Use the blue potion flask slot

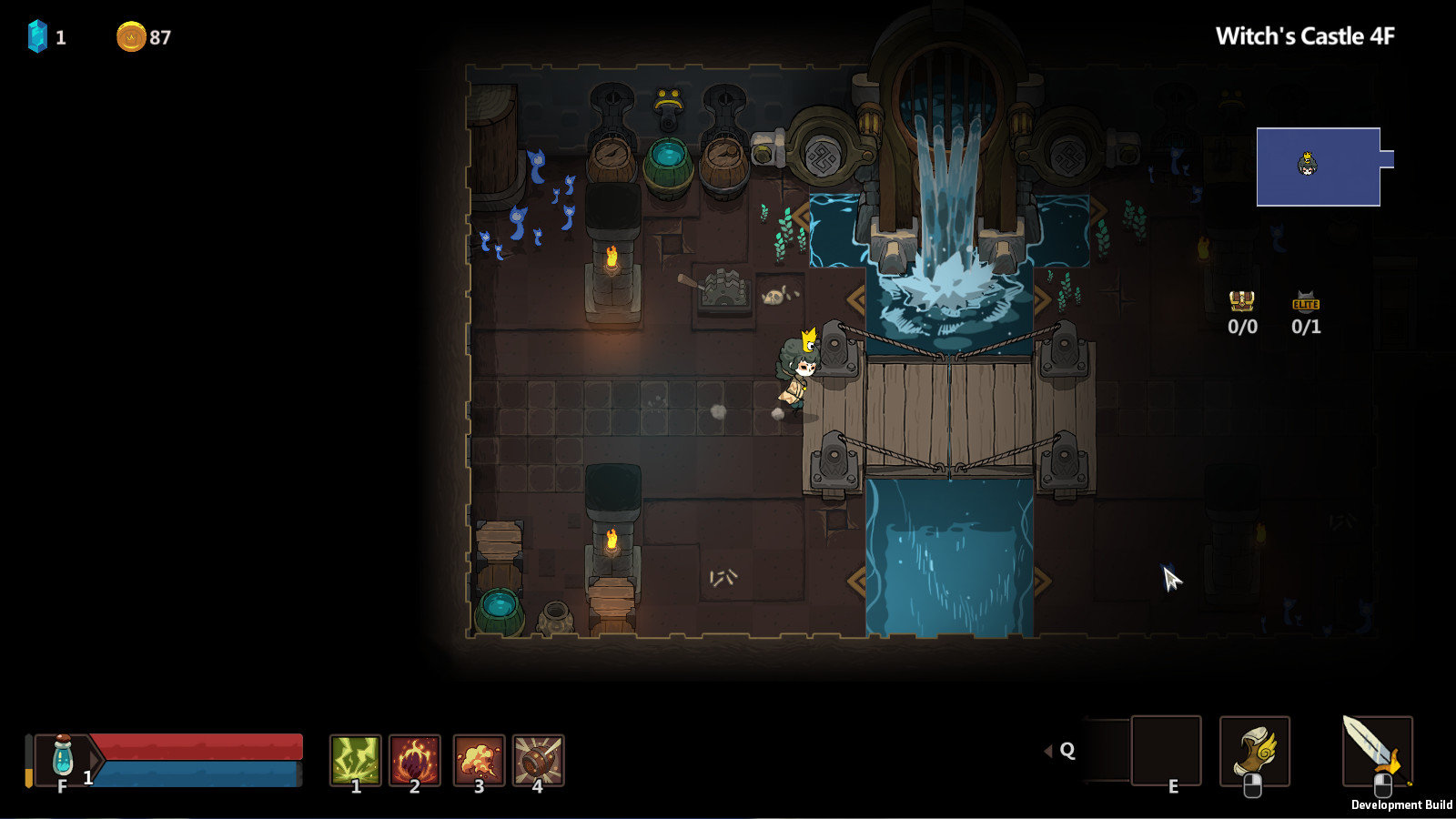[x=63, y=757]
